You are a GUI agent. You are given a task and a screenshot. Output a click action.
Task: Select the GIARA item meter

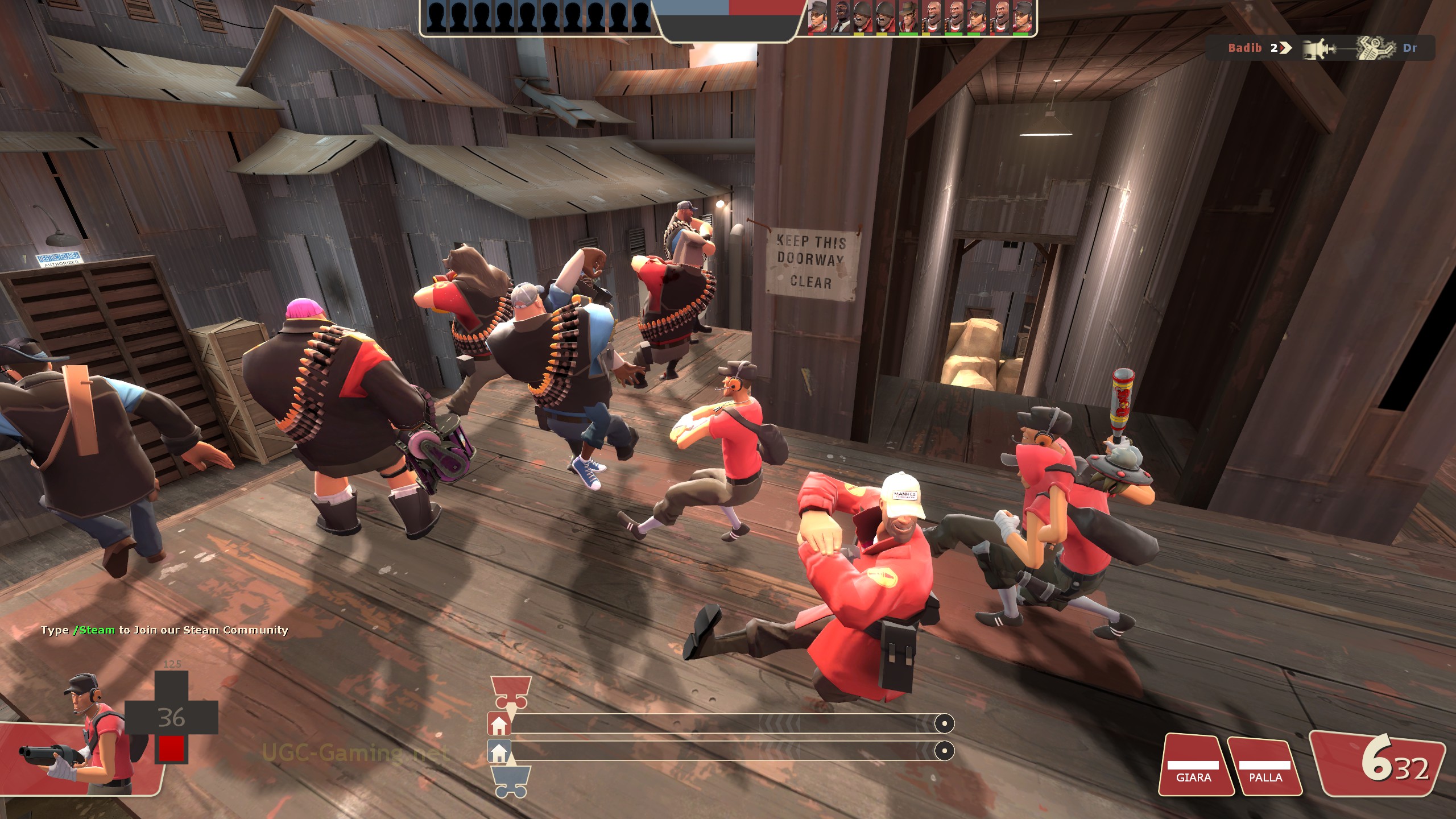point(1193,765)
